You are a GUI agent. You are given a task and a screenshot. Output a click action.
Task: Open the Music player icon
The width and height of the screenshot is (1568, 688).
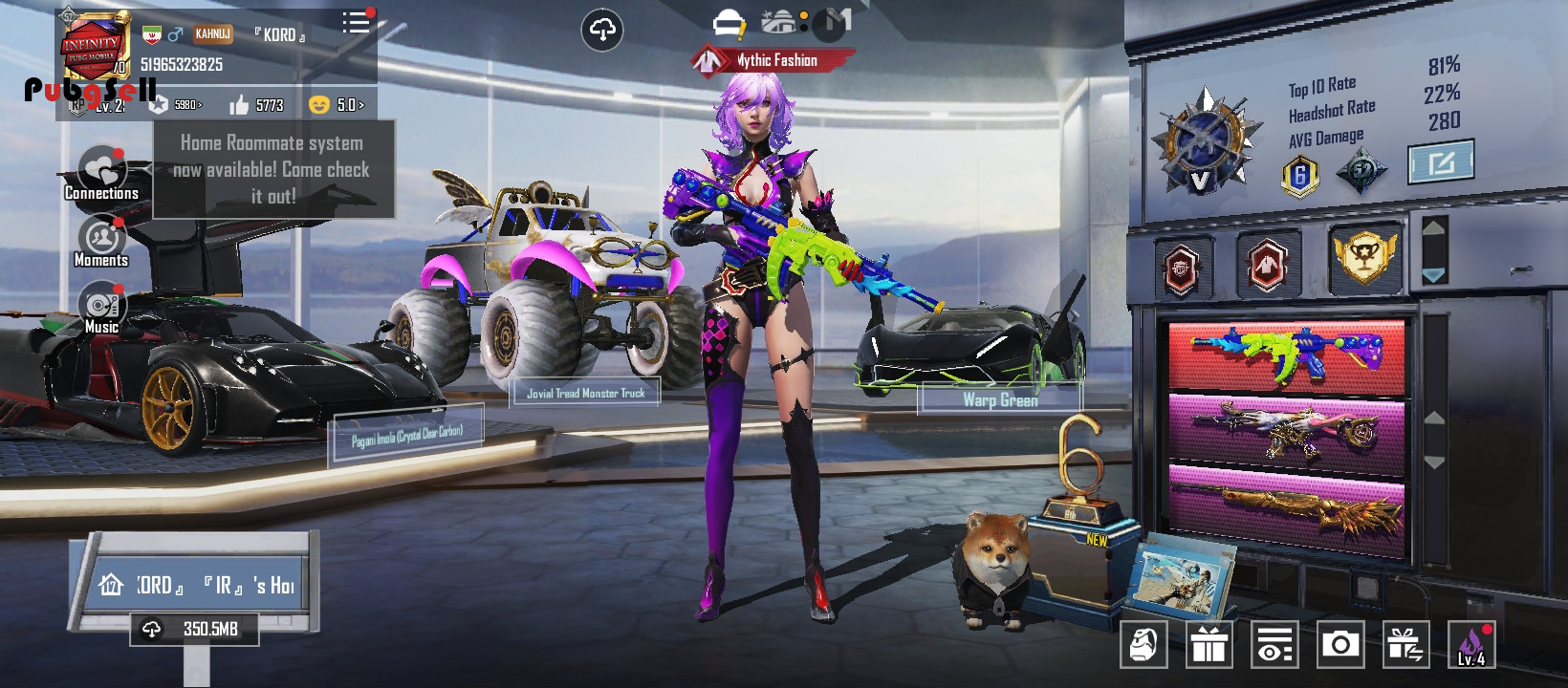(101, 307)
